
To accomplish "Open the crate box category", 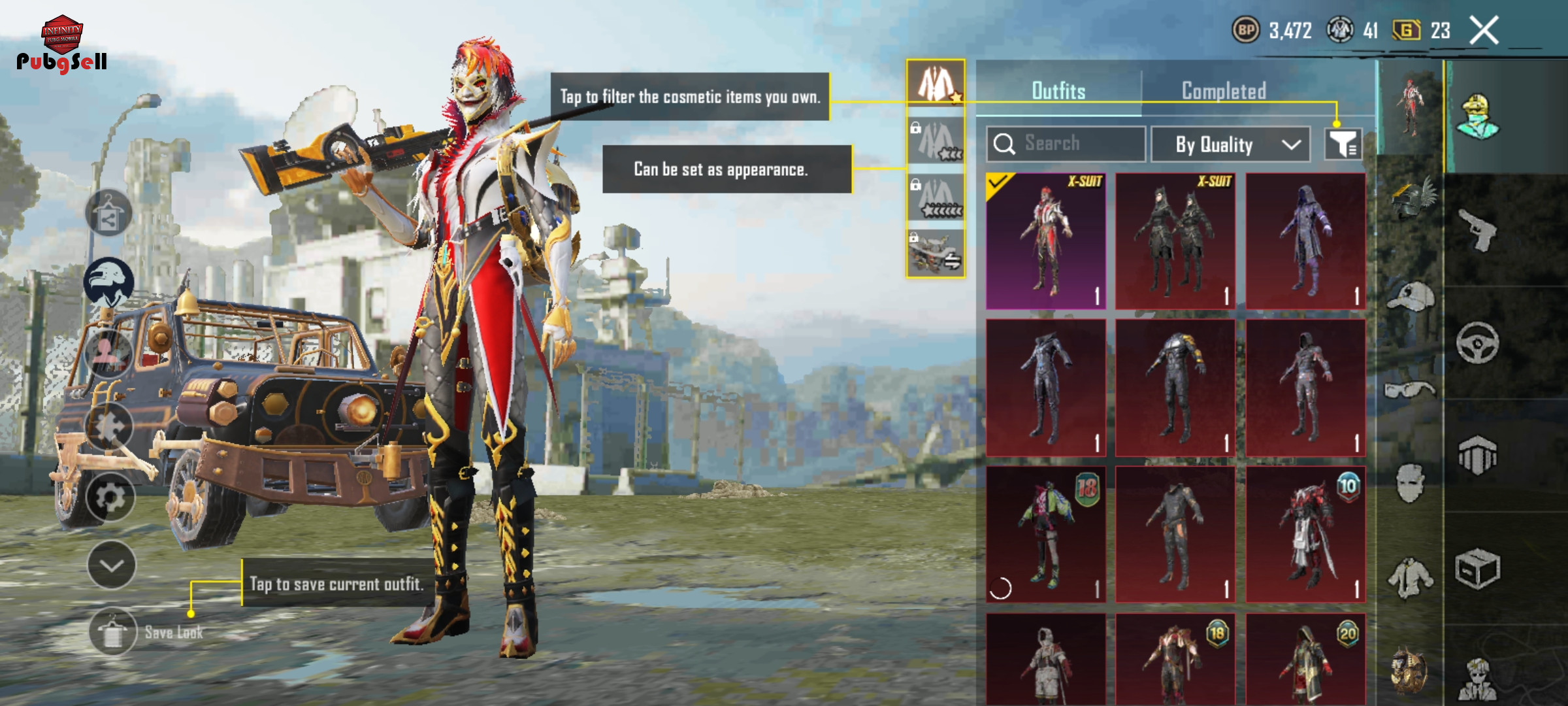I will pos(1478,569).
